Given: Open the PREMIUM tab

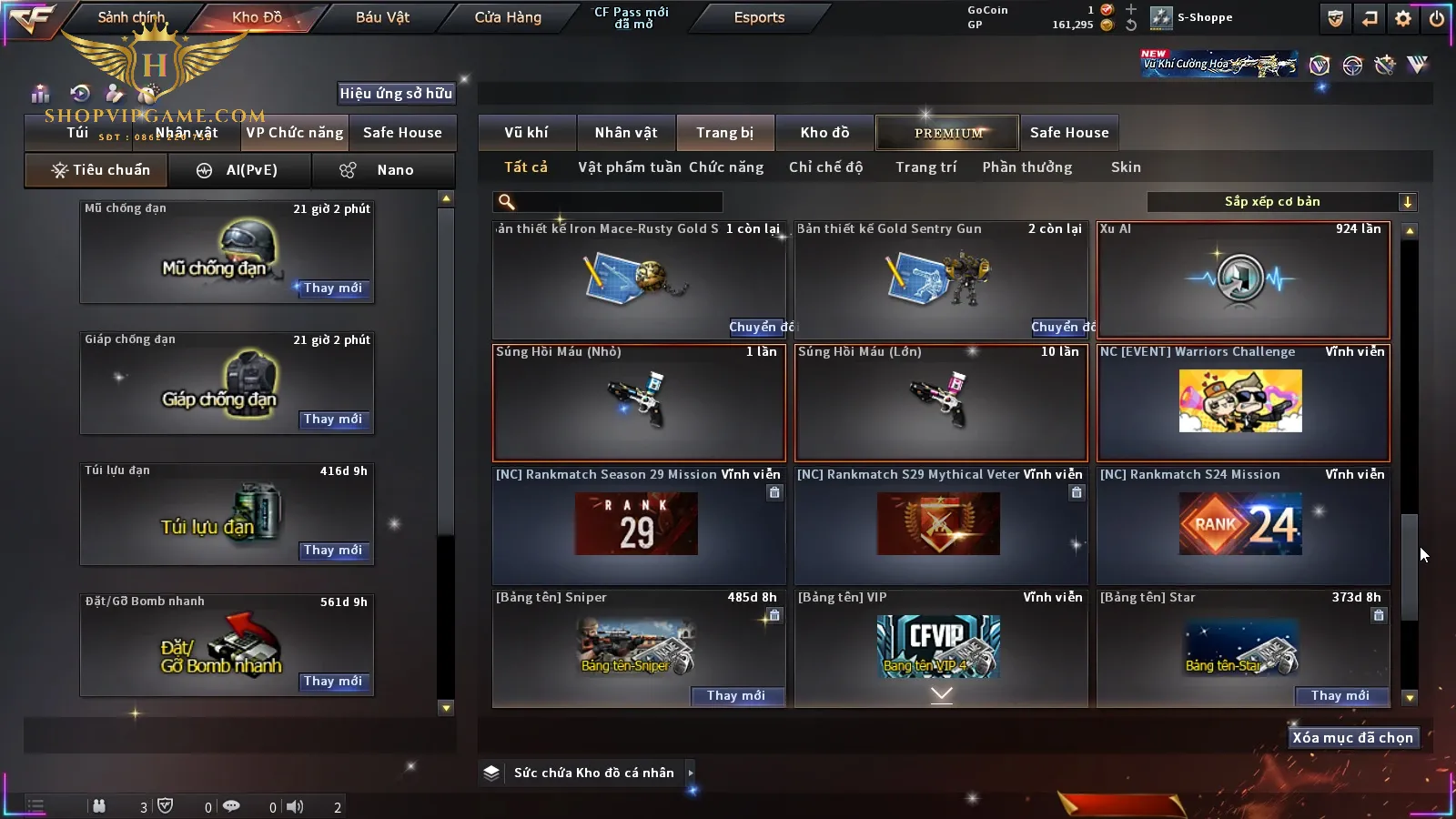Looking at the screenshot, I should click(x=947, y=133).
